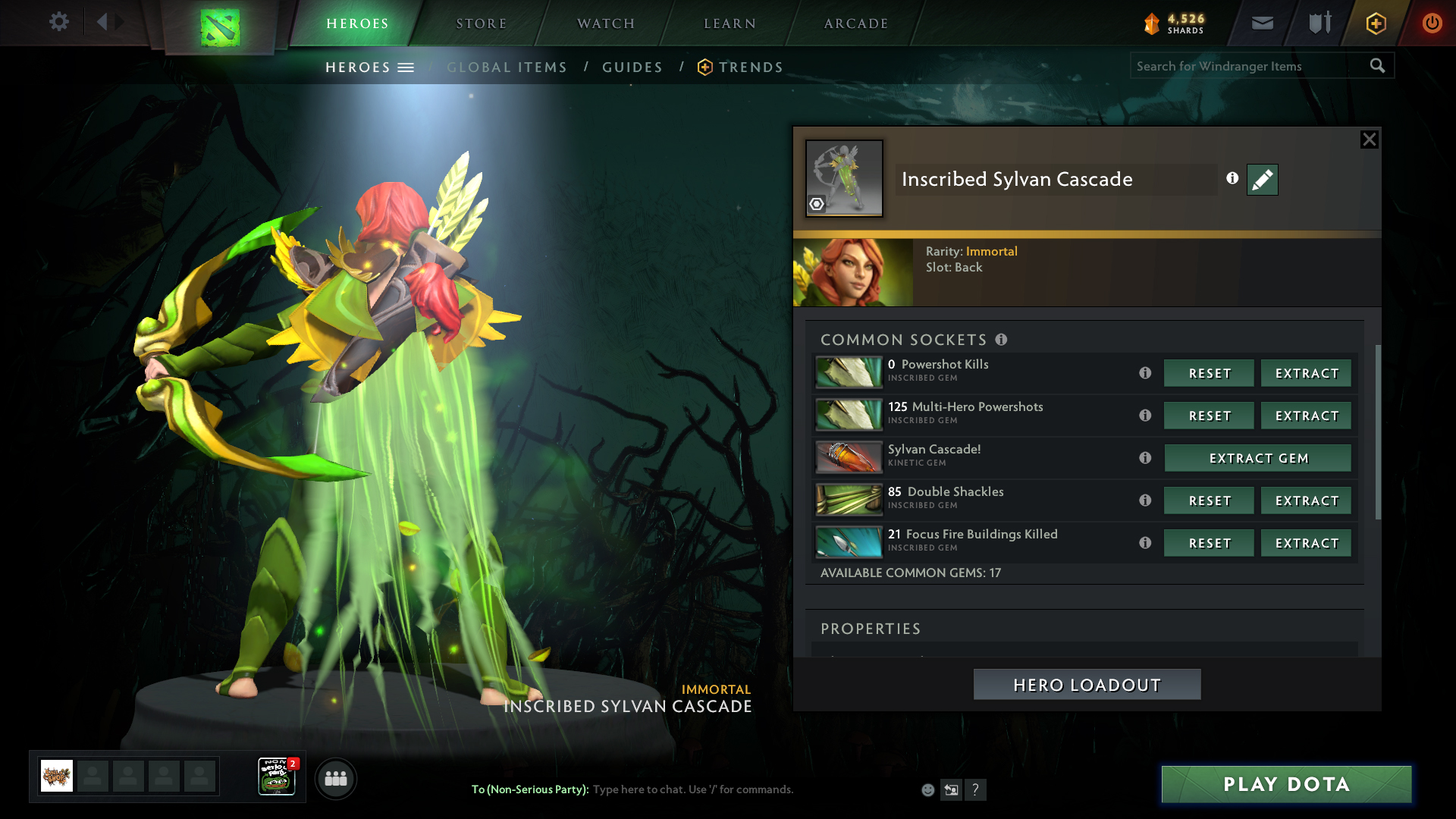Open the Hero Loadout
The height and width of the screenshot is (819, 1456).
1087,685
